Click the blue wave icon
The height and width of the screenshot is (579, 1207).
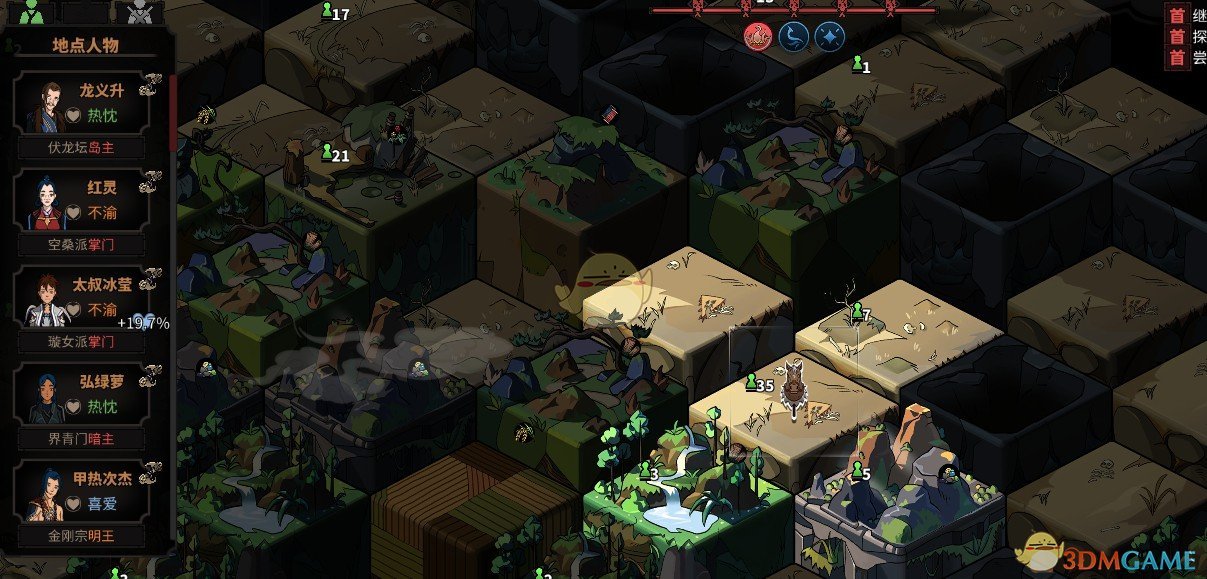[x=793, y=37]
